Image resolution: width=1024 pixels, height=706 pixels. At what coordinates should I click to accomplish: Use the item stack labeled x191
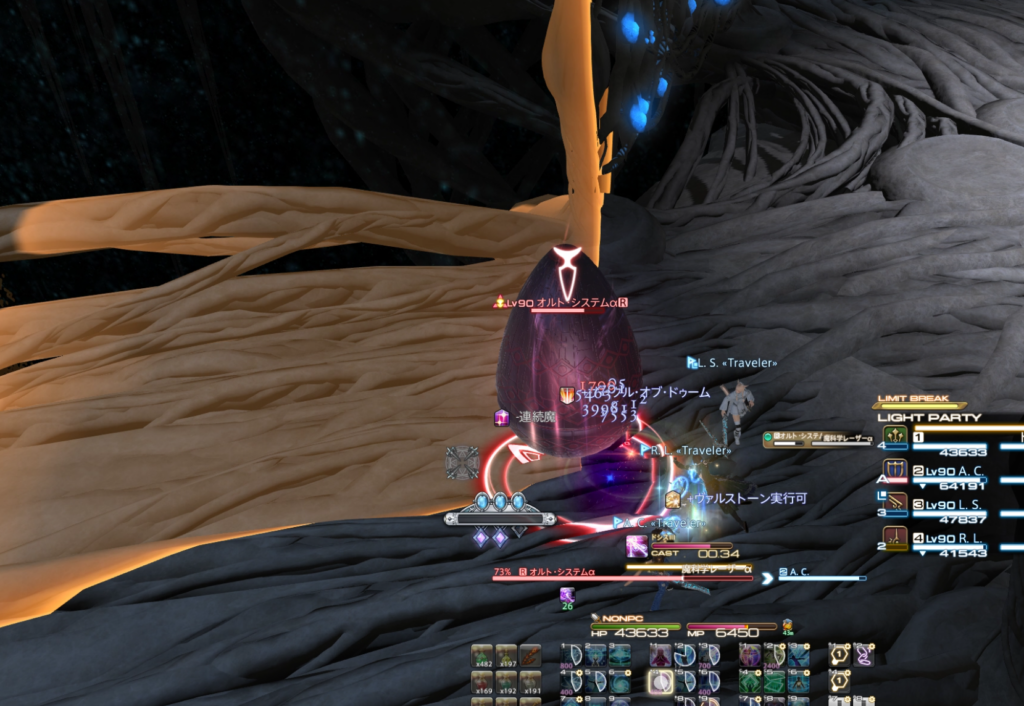pyautogui.click(x=530, y=682)
